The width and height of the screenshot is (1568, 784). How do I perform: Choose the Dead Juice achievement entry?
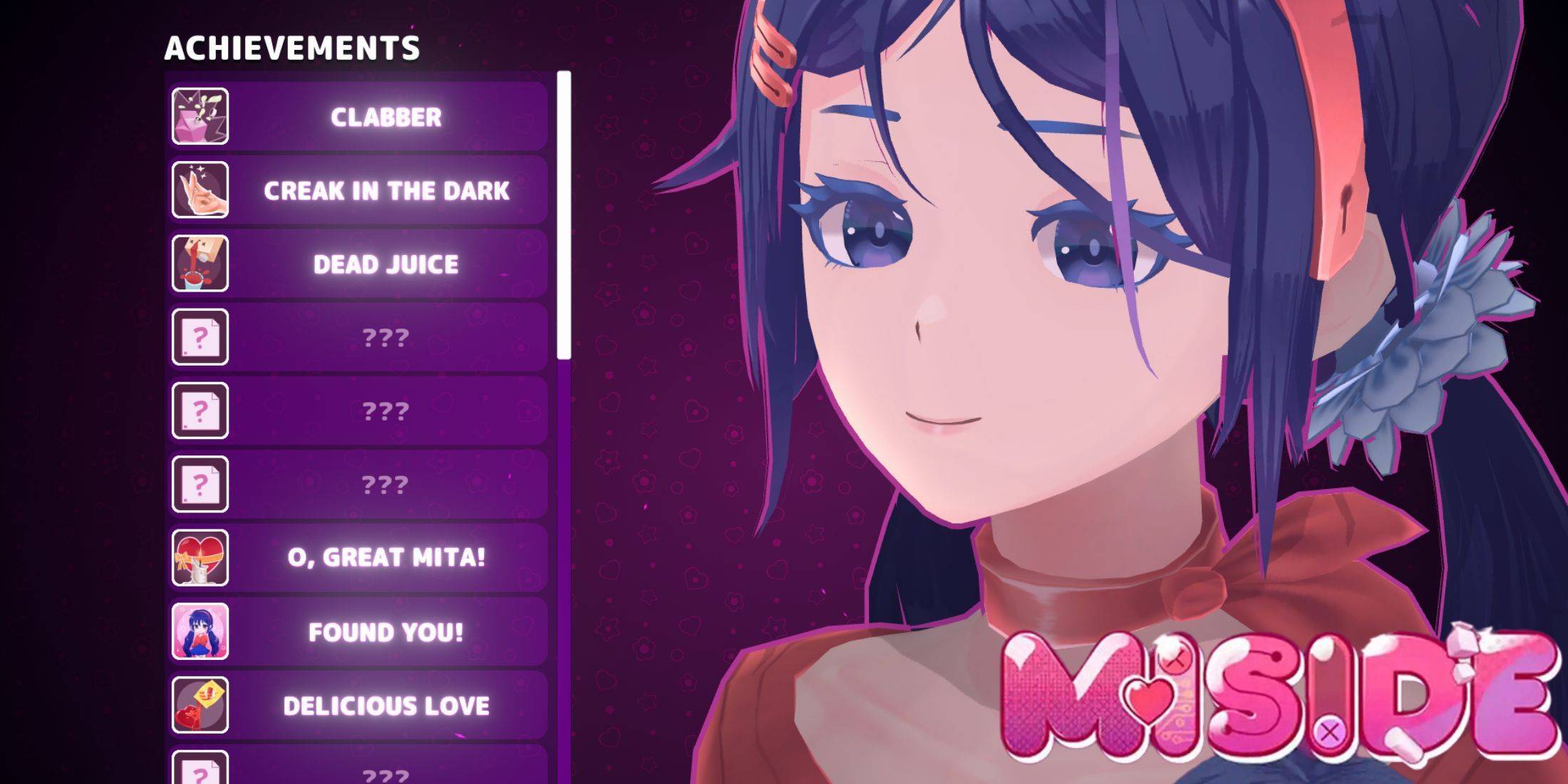click(386, 264)
